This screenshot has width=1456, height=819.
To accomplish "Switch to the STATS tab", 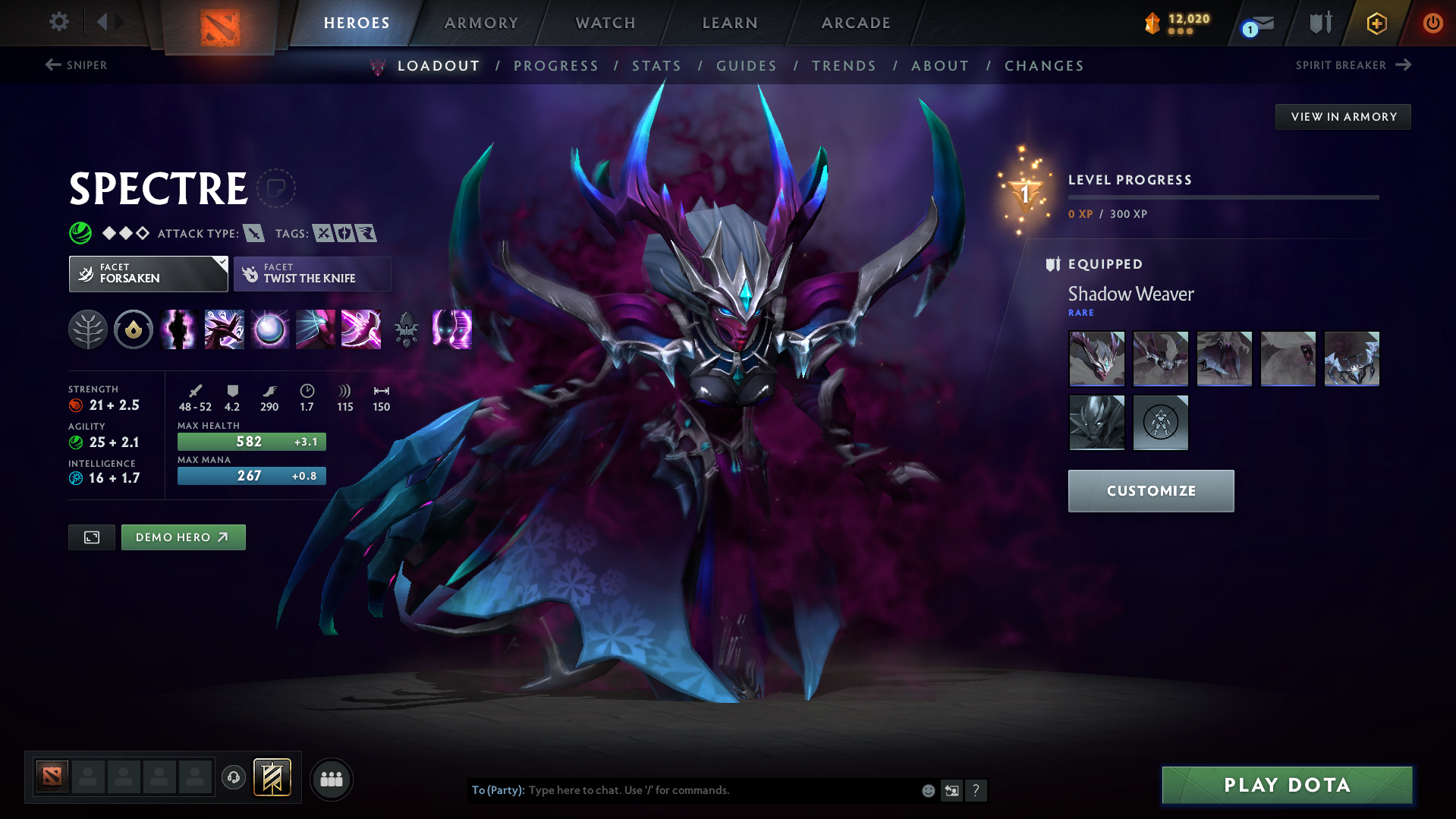I will point(657,66).
